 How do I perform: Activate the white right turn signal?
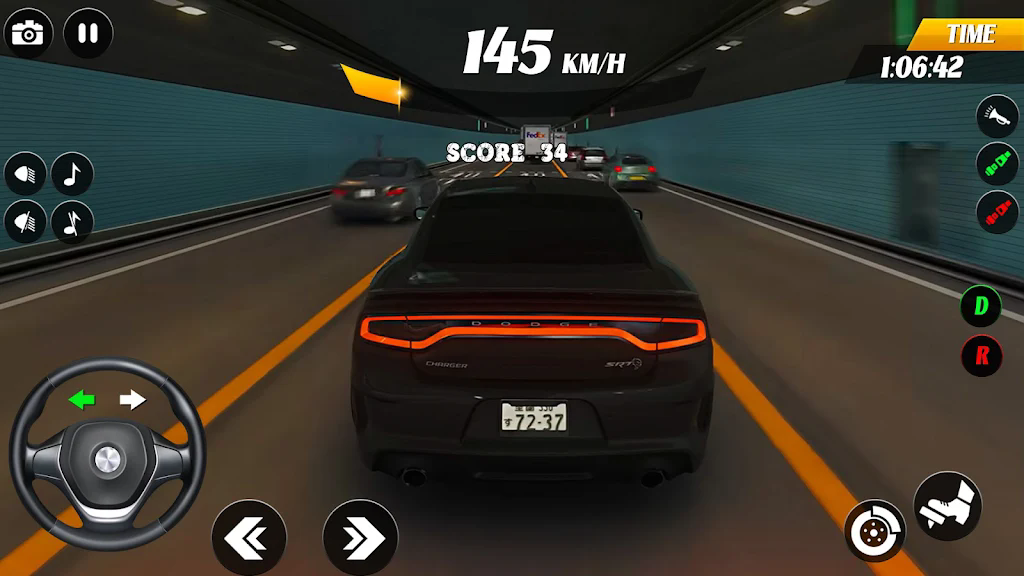tap(133, 400)
